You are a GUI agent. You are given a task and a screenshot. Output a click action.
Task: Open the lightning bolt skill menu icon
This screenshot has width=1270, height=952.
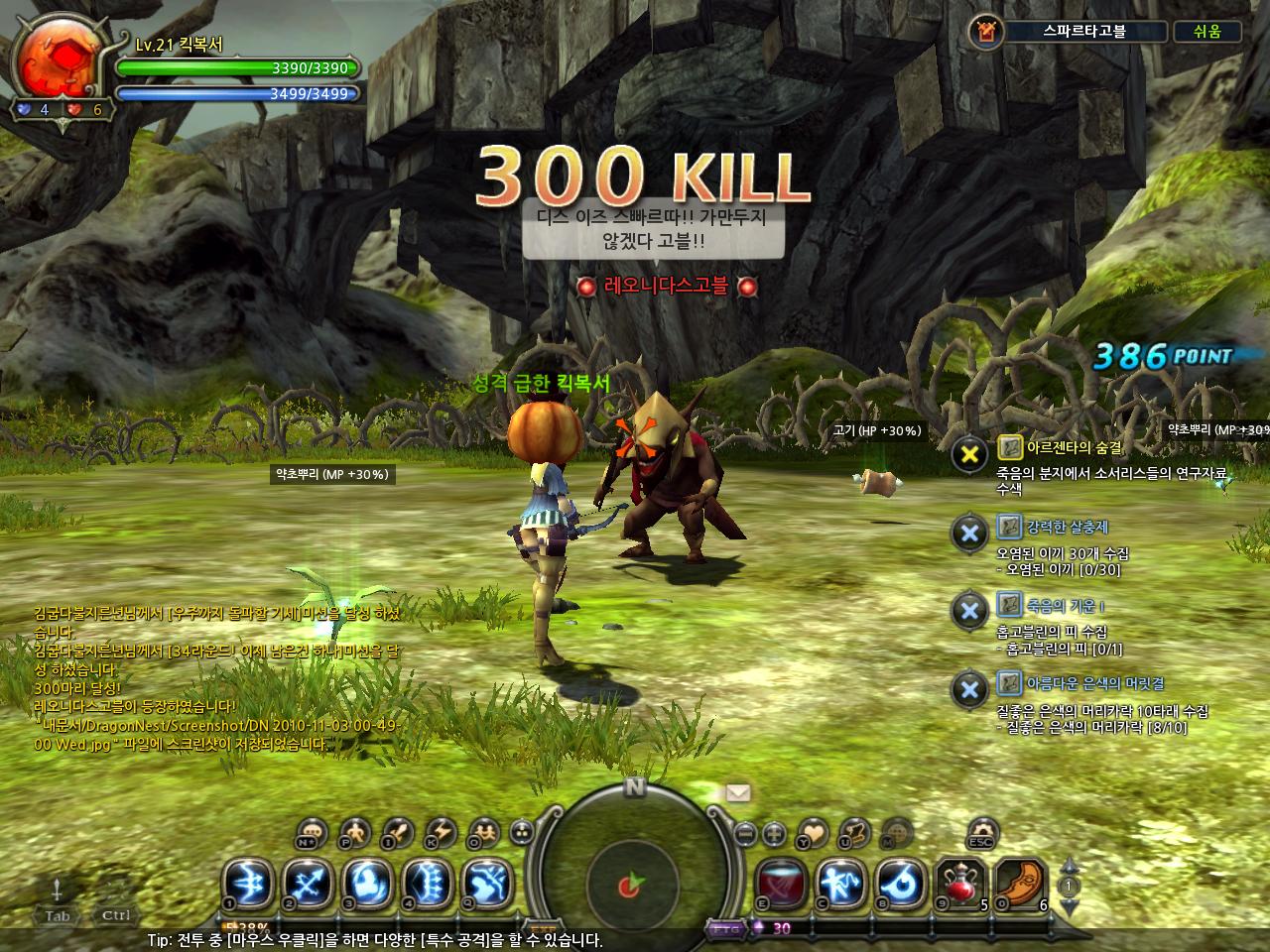(x=440, y=833)
